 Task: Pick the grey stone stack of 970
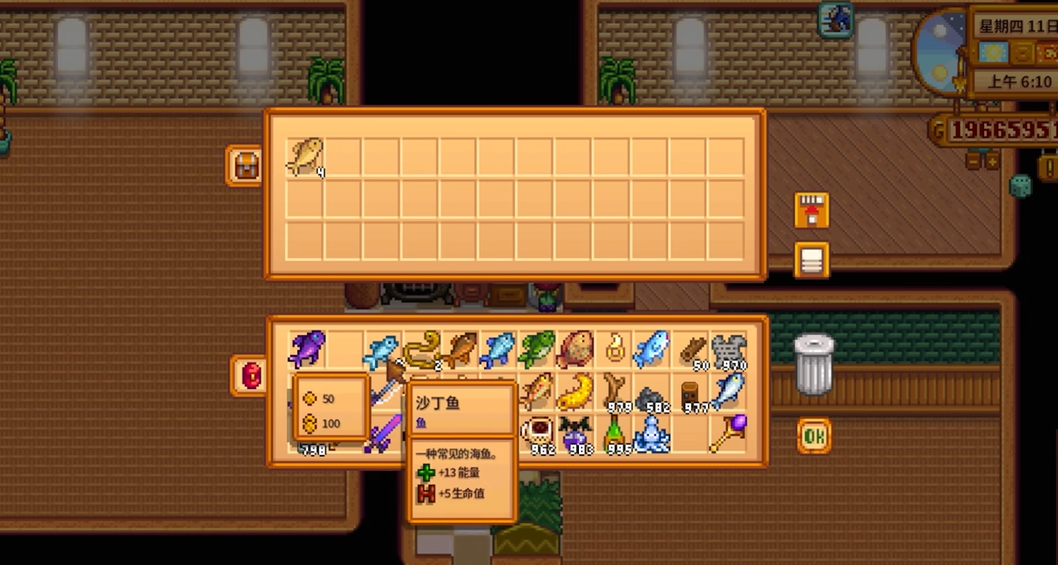click(x=729, y=349)
